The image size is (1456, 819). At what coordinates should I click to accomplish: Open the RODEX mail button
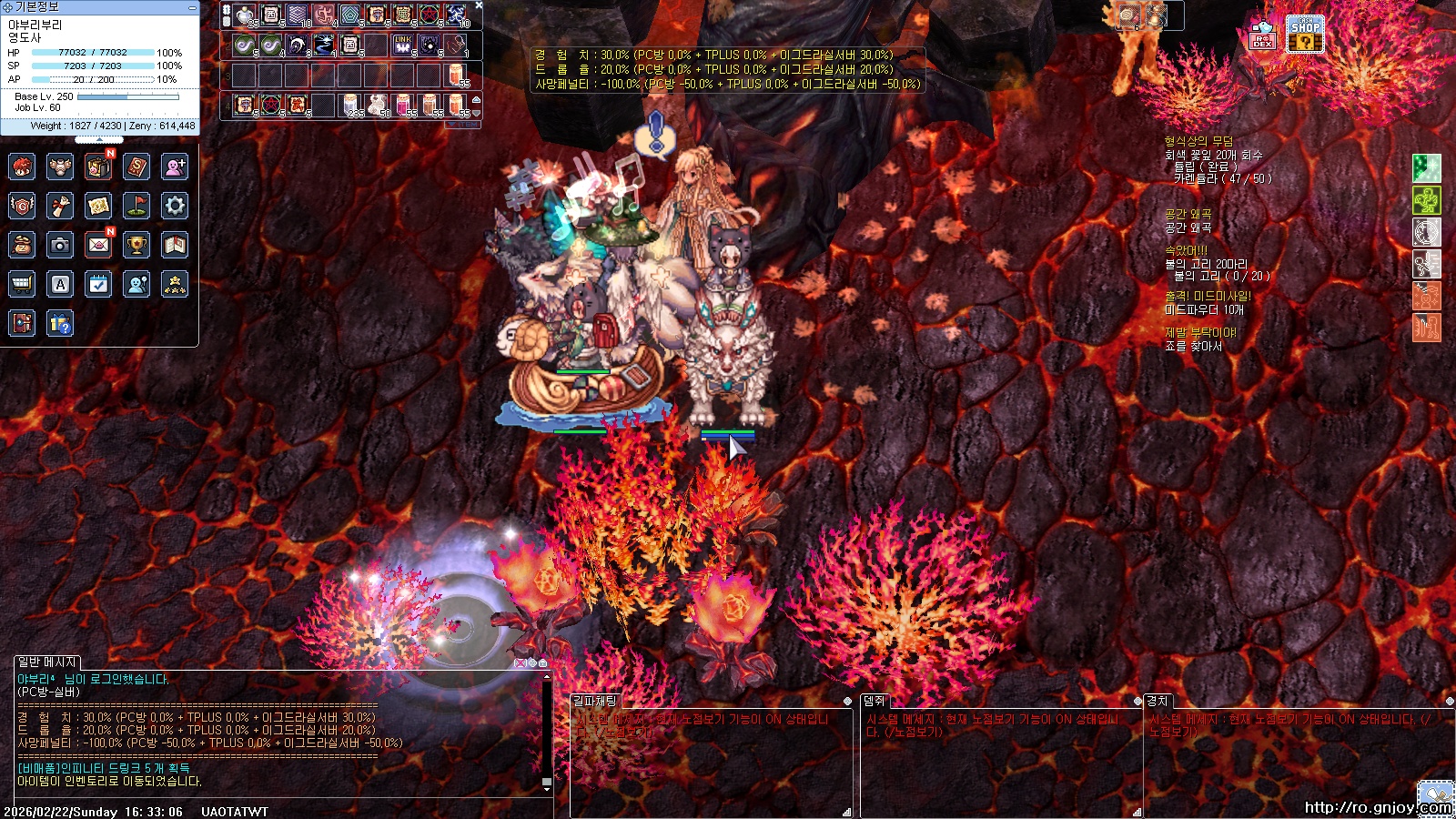pos(1262,35)
